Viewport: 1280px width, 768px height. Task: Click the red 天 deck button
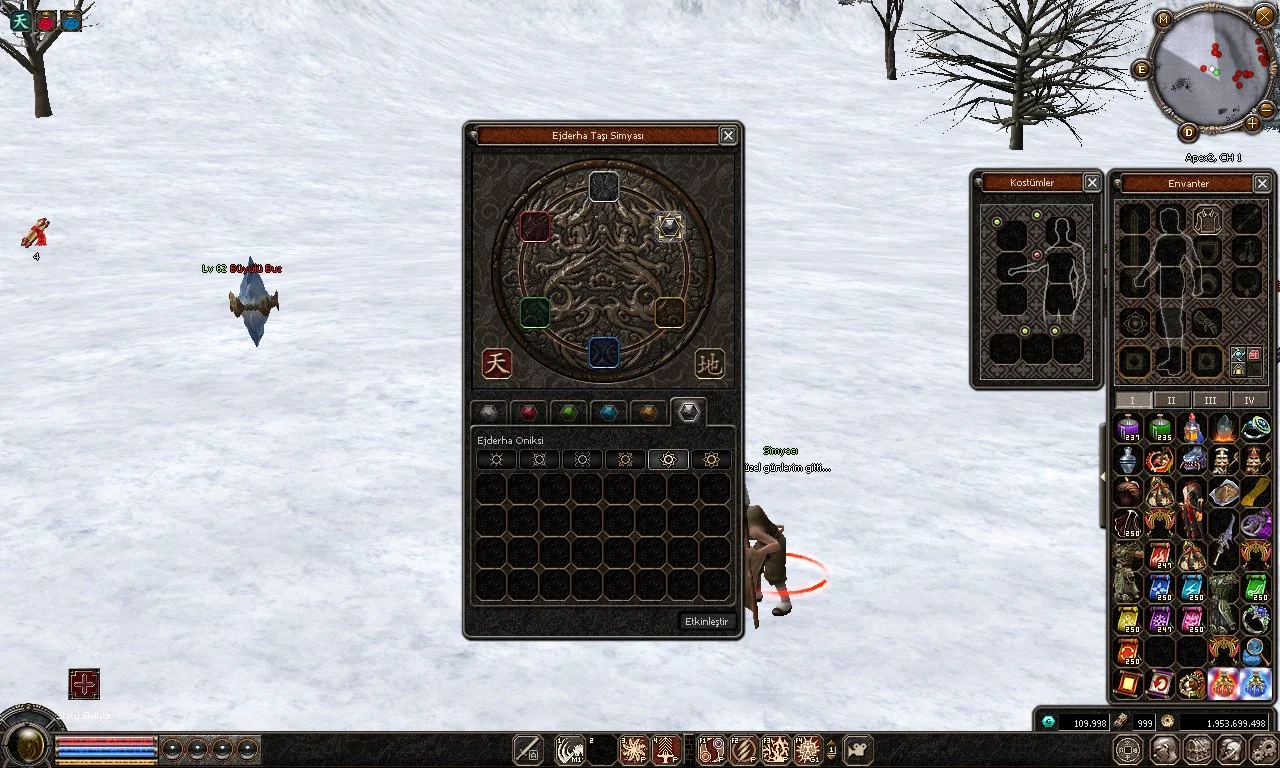pos(497,362)
